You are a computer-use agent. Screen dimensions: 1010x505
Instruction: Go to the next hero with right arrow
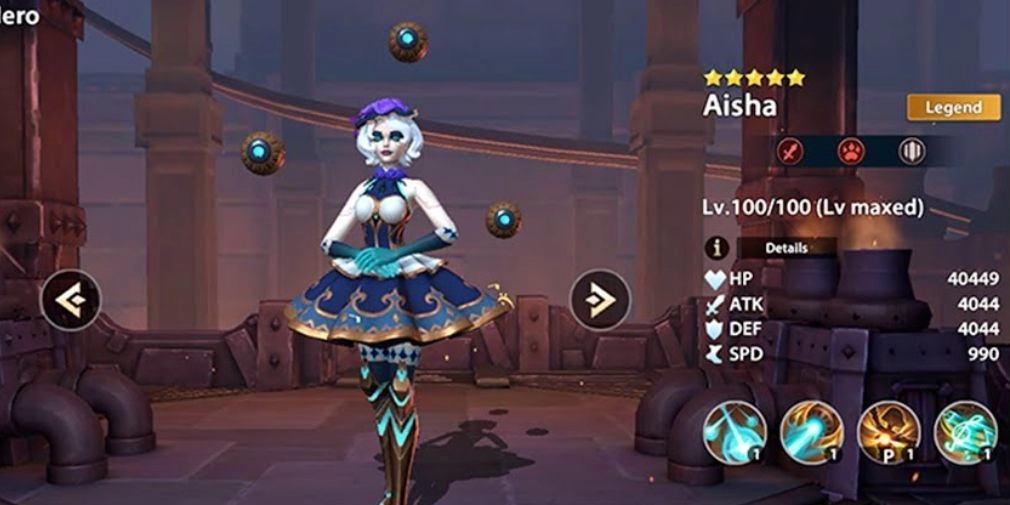[600, 299]
